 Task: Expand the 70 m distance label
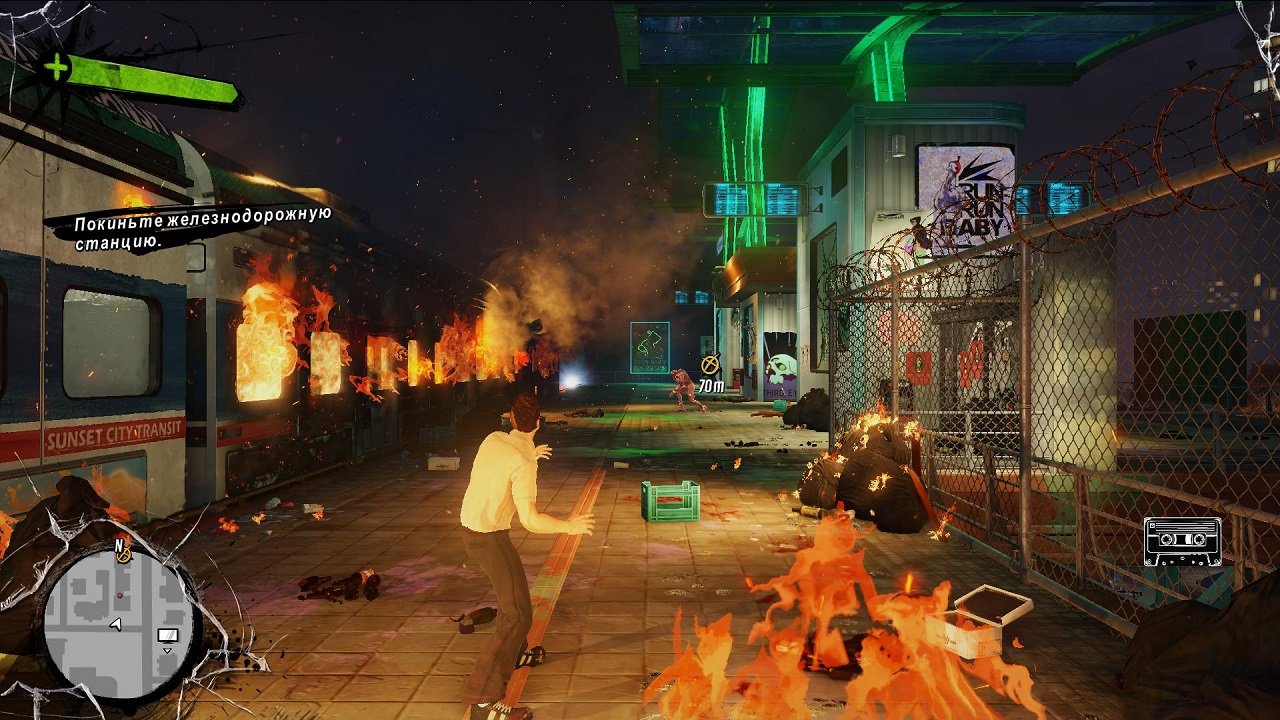click(x=712, y=384)
